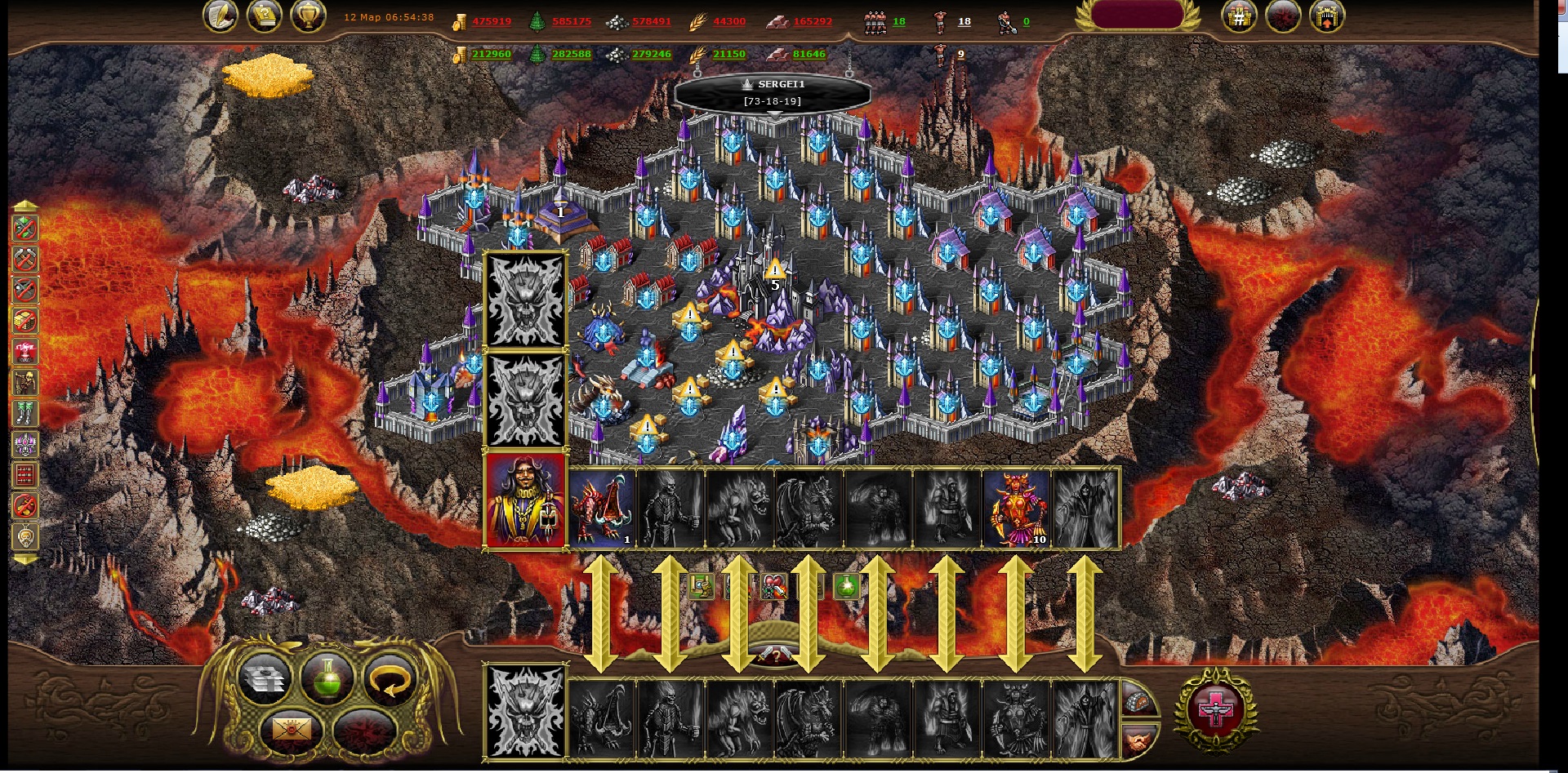Open the quill and scroll menu
The image size is (1568, 773).
(x=220, y=16)
